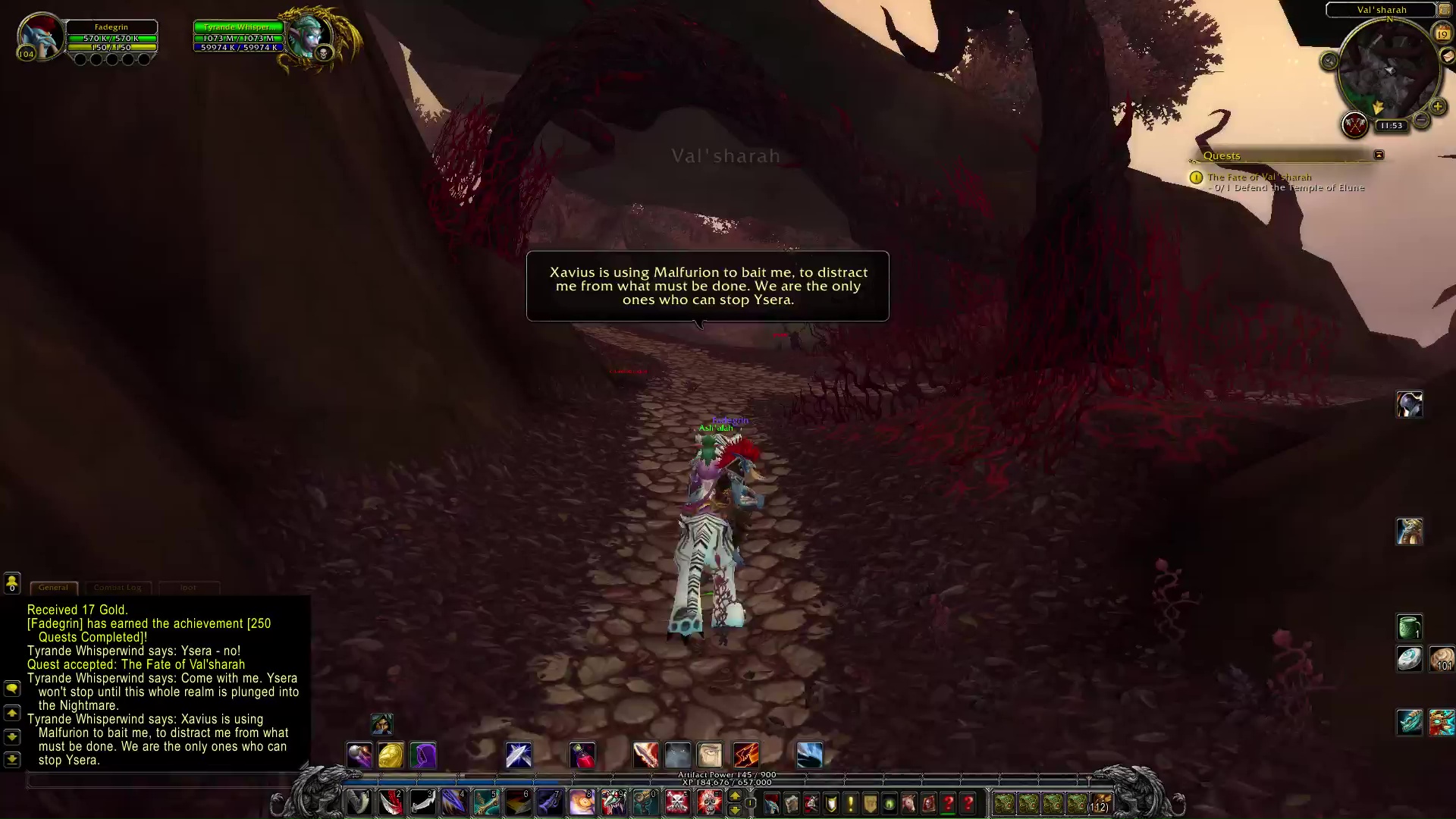
Task: Activate the gold coin ability
Action: click(391, 755)
